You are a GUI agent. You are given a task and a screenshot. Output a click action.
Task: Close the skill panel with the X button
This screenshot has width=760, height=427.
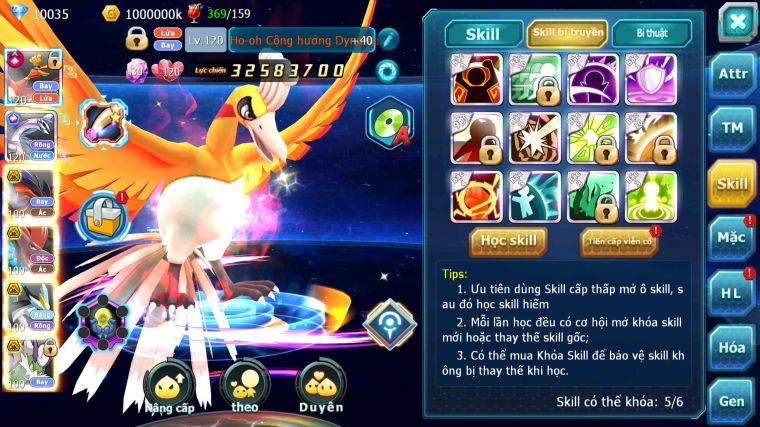[x=736, y=22]
